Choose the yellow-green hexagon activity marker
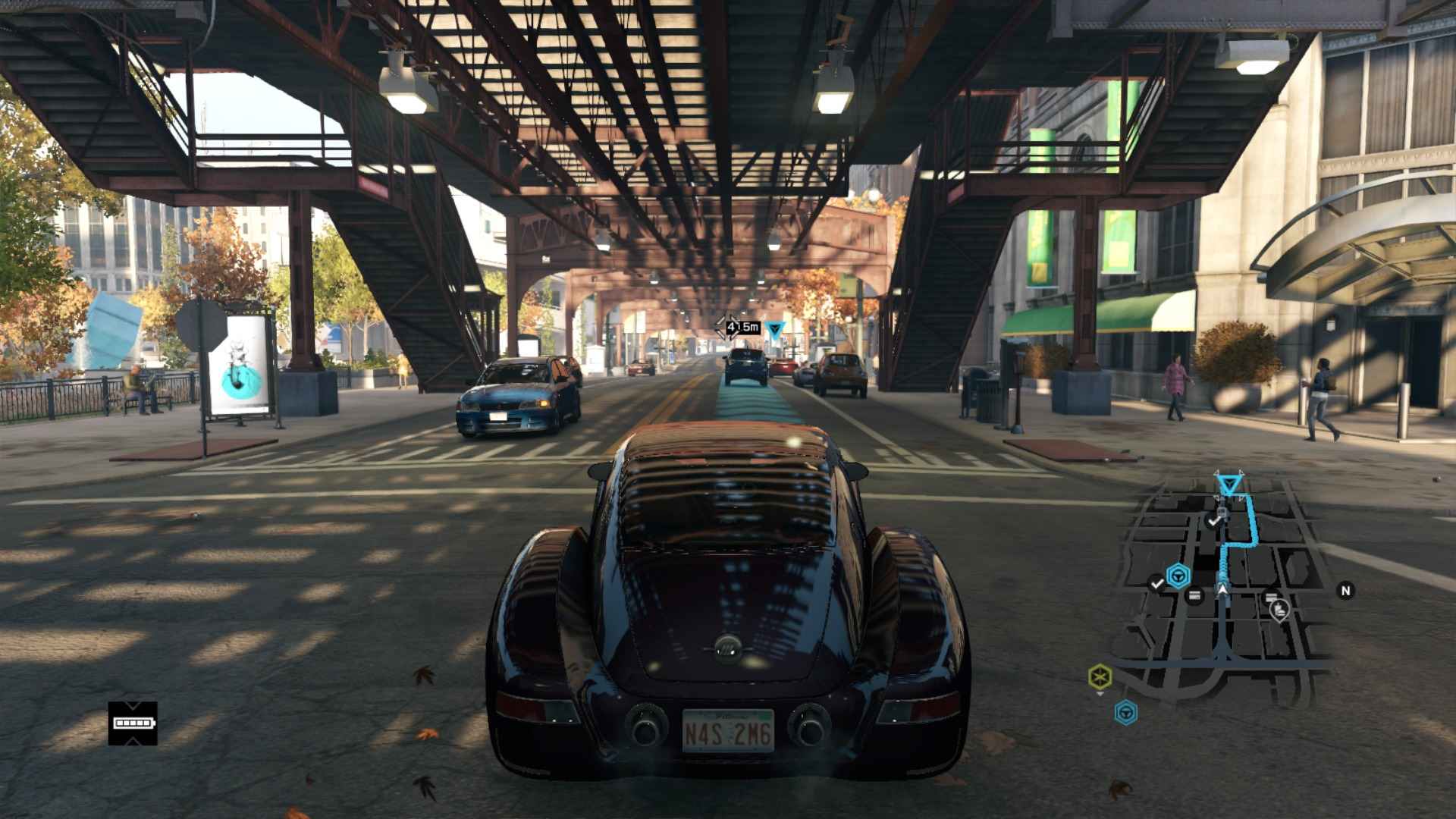Viewport: 1456px width, 819px height. click(1100, 676)
